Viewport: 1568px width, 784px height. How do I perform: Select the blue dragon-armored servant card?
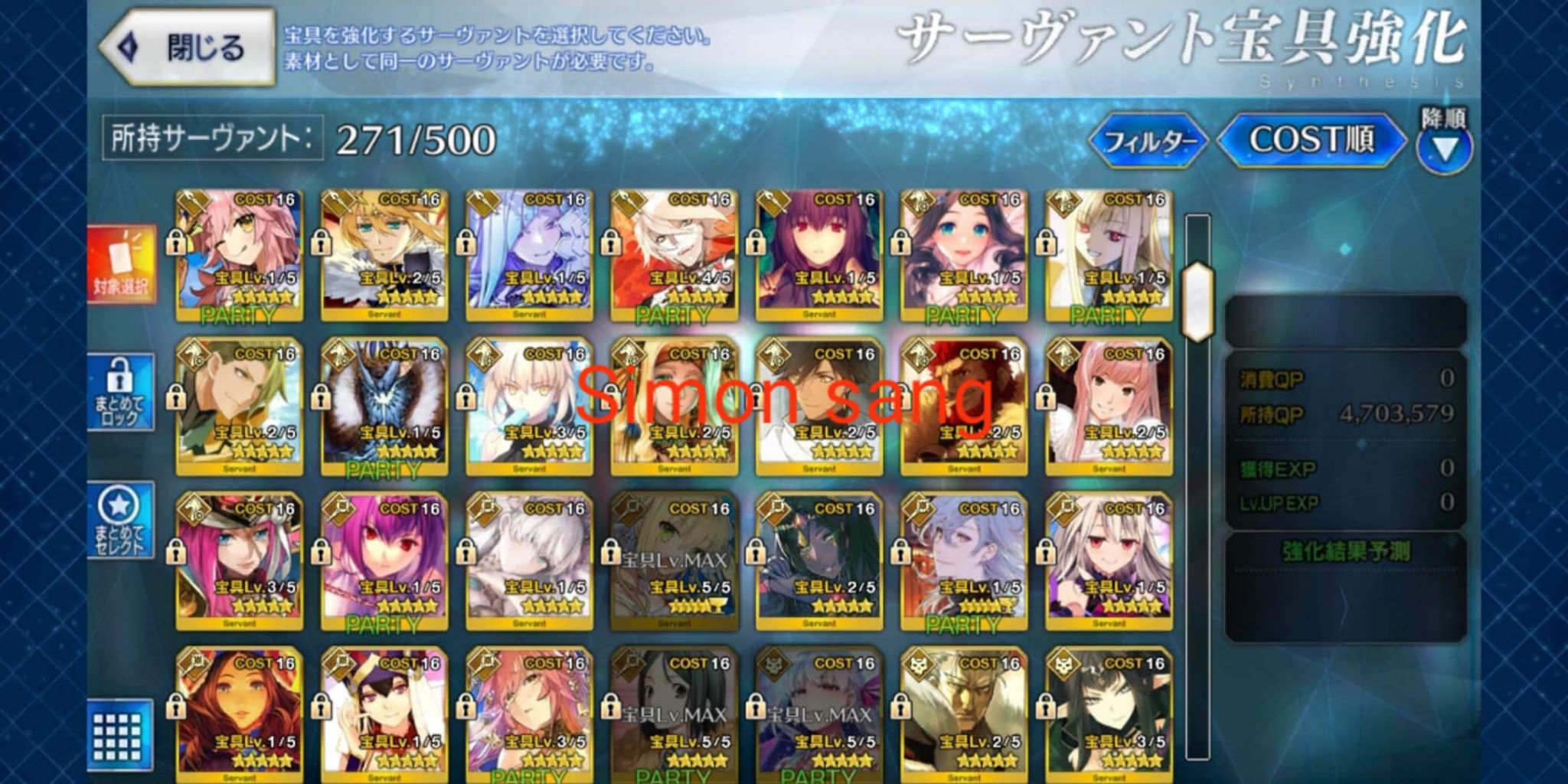click(x=384, y=410)
